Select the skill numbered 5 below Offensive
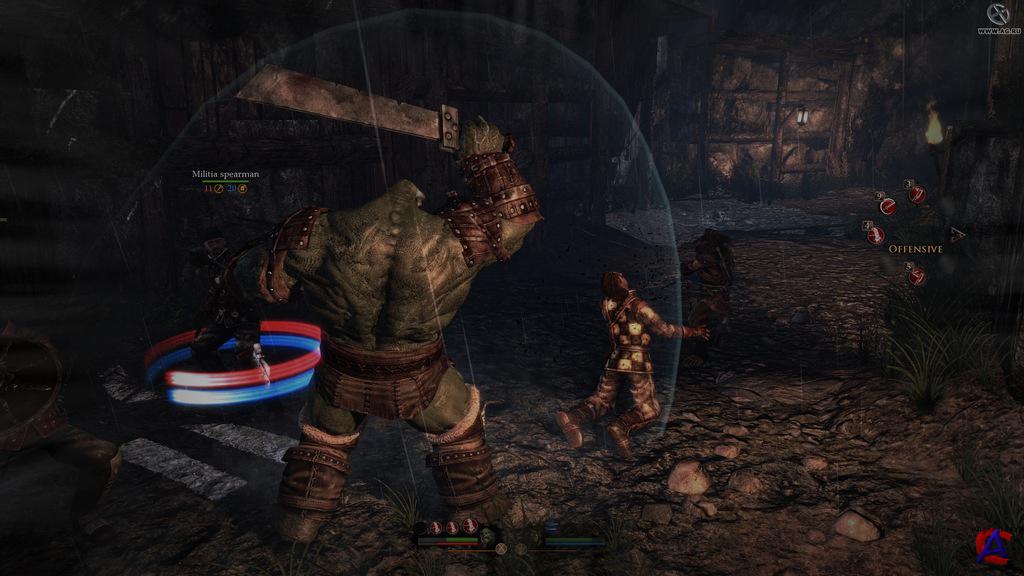The width and height of the screenshot is (1024, 576). pos(916,276)
